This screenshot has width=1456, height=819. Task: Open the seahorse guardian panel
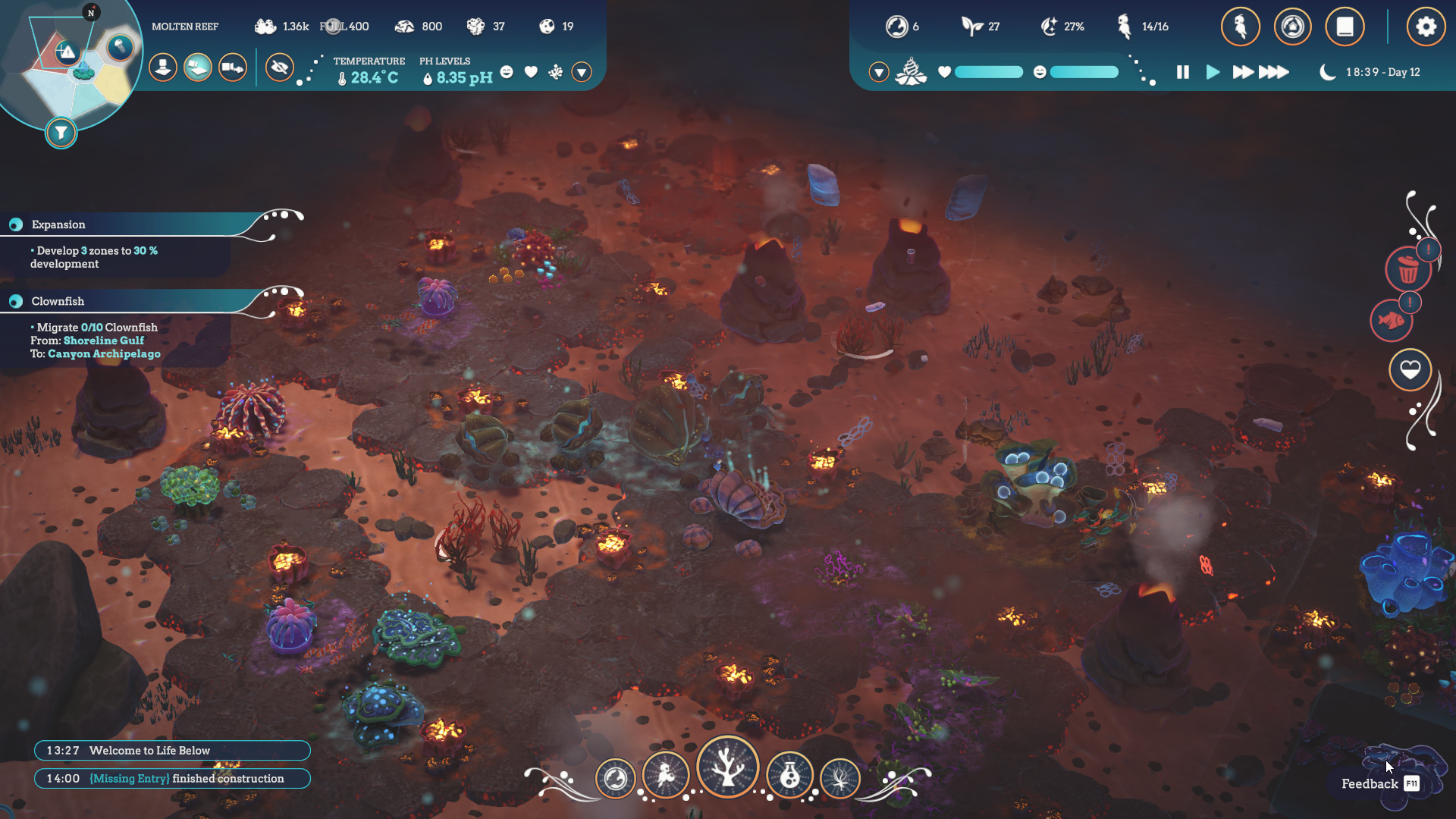pyautogui.click(x=1241, y=27)
